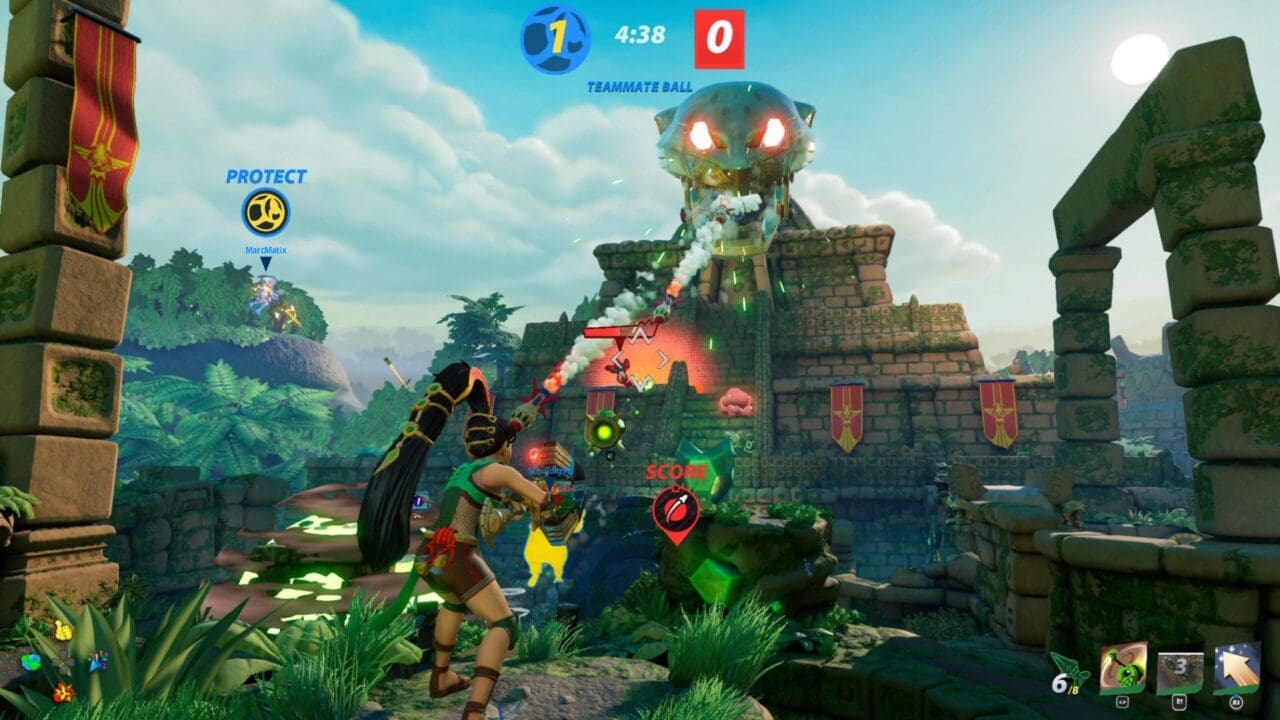Click the red flower emote icon
This screenshot has height=720, width=1280.
click(x=63, y=692)
